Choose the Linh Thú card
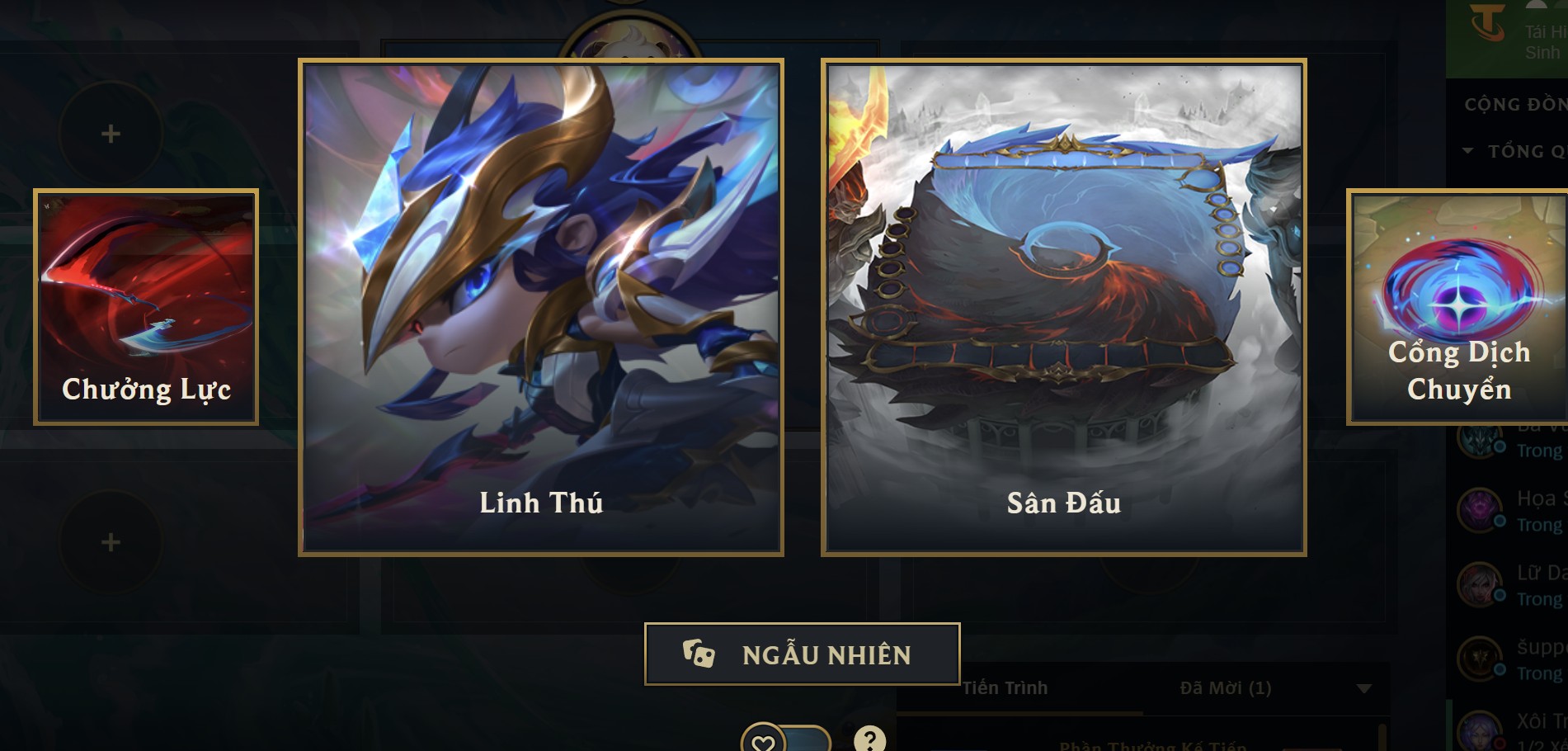 [x=541, y=307]
